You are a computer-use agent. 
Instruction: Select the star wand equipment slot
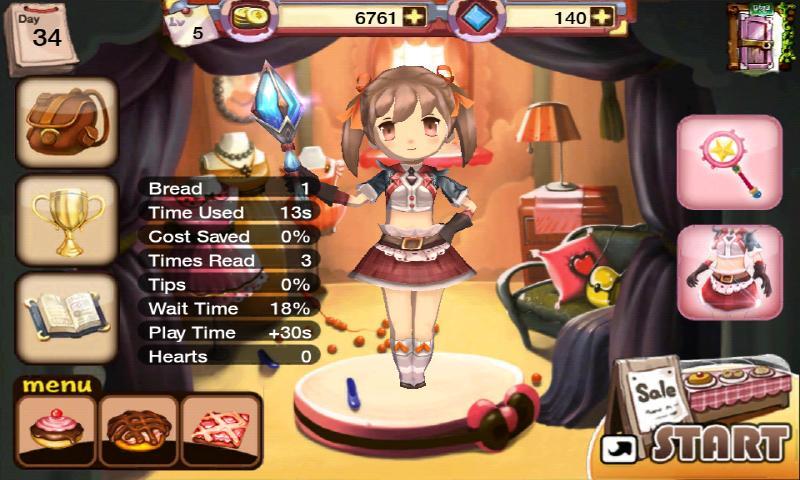pyautogui.click(x=729, y=162)
